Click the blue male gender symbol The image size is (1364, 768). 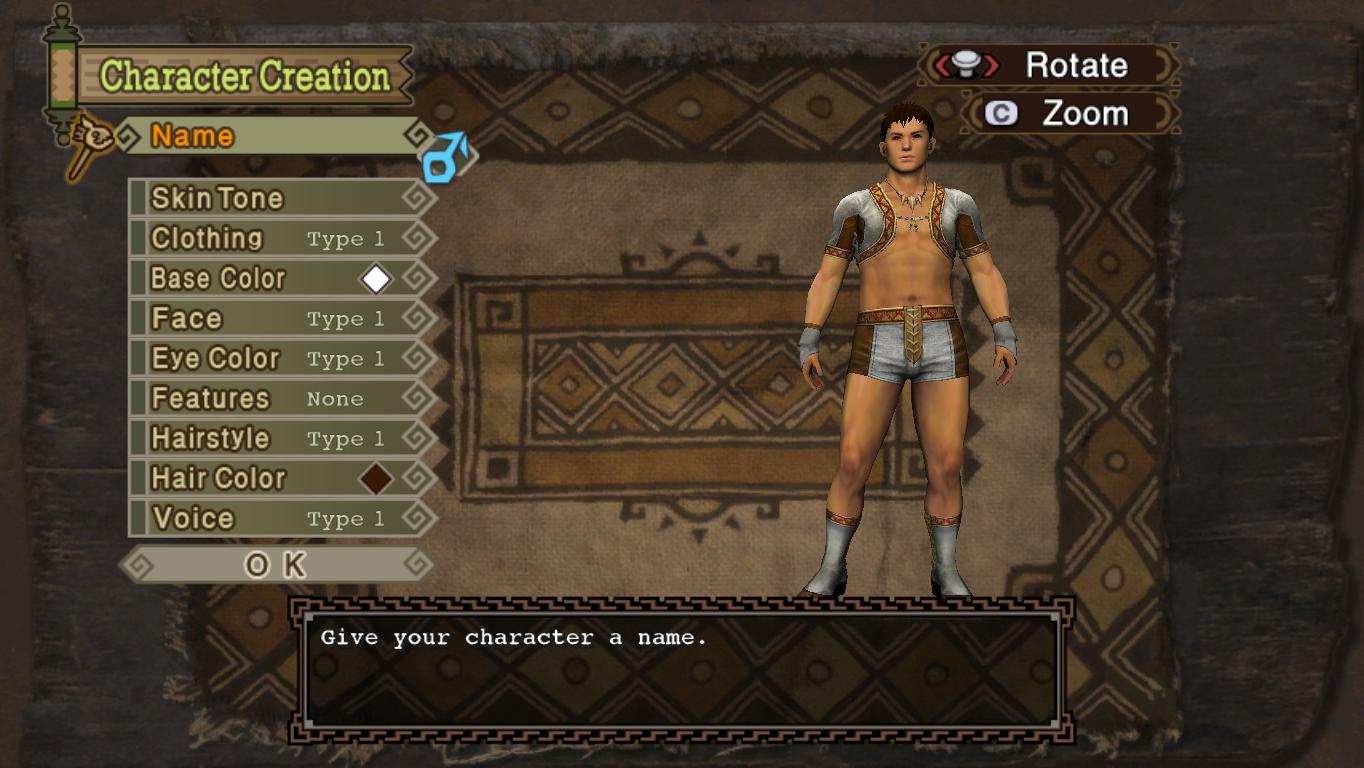444,158
